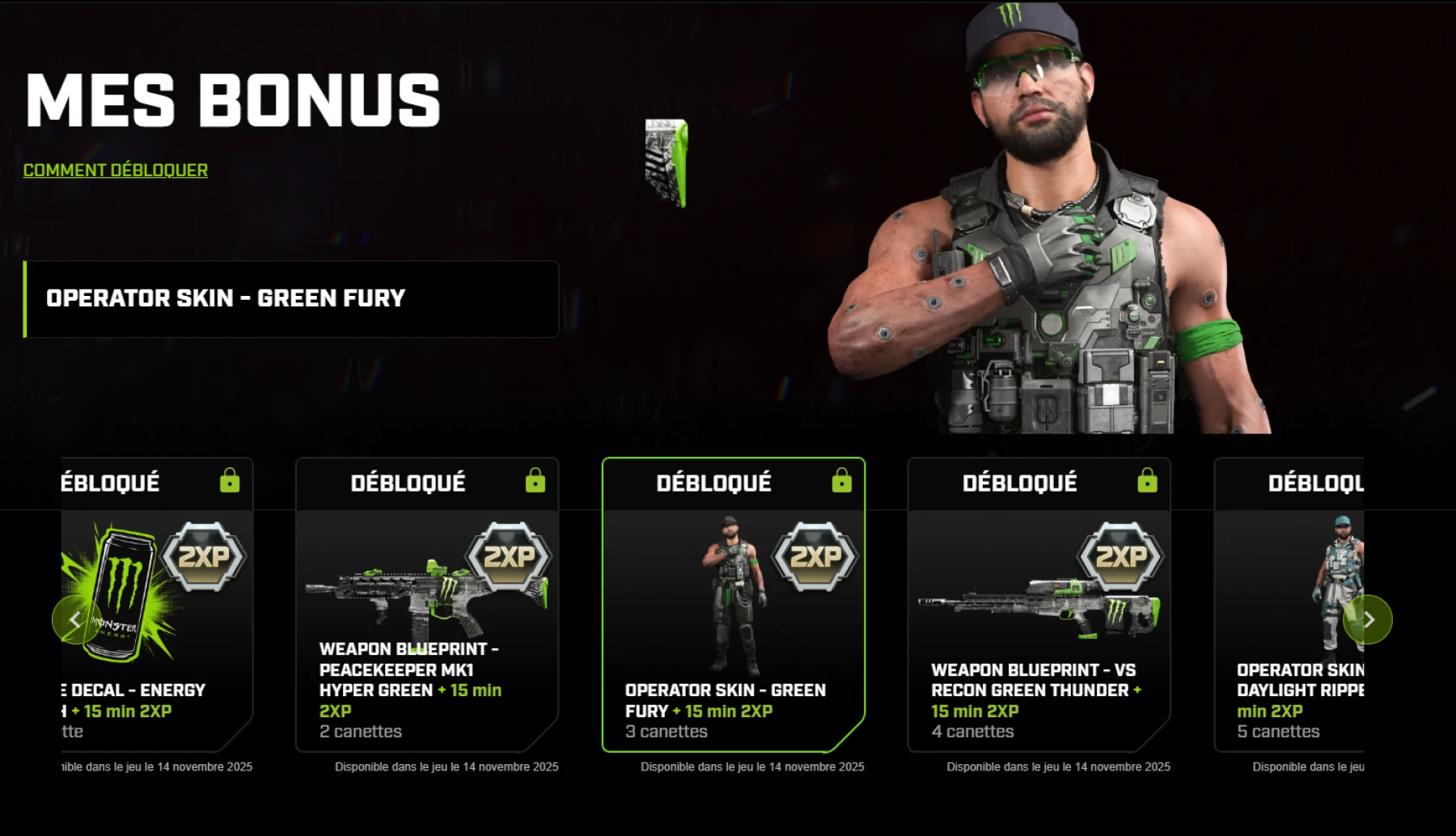Click the lock icon on the Energy Decal card
Screen dimensions: 1456x836
click(231, 481)
